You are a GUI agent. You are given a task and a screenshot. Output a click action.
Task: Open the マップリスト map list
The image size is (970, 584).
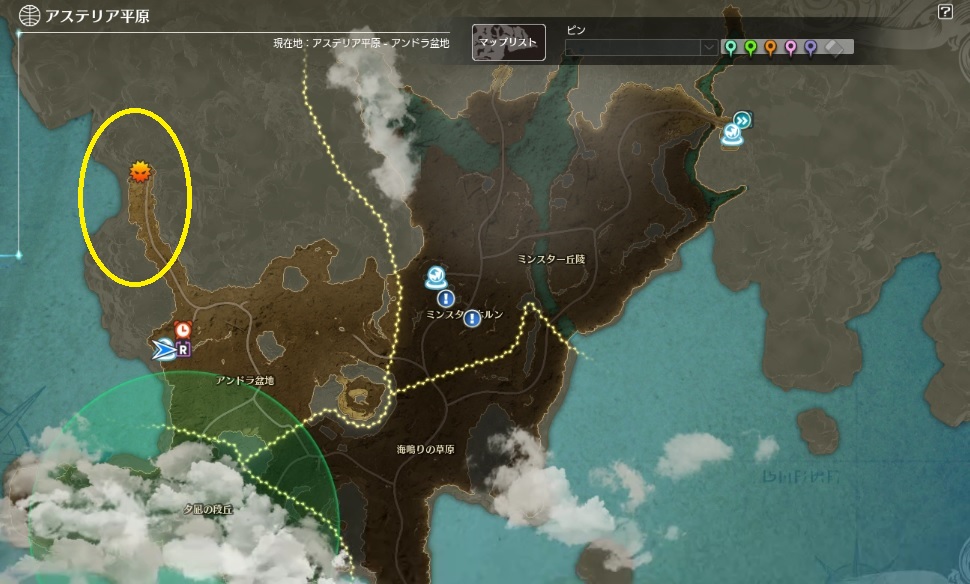[509, 43]
